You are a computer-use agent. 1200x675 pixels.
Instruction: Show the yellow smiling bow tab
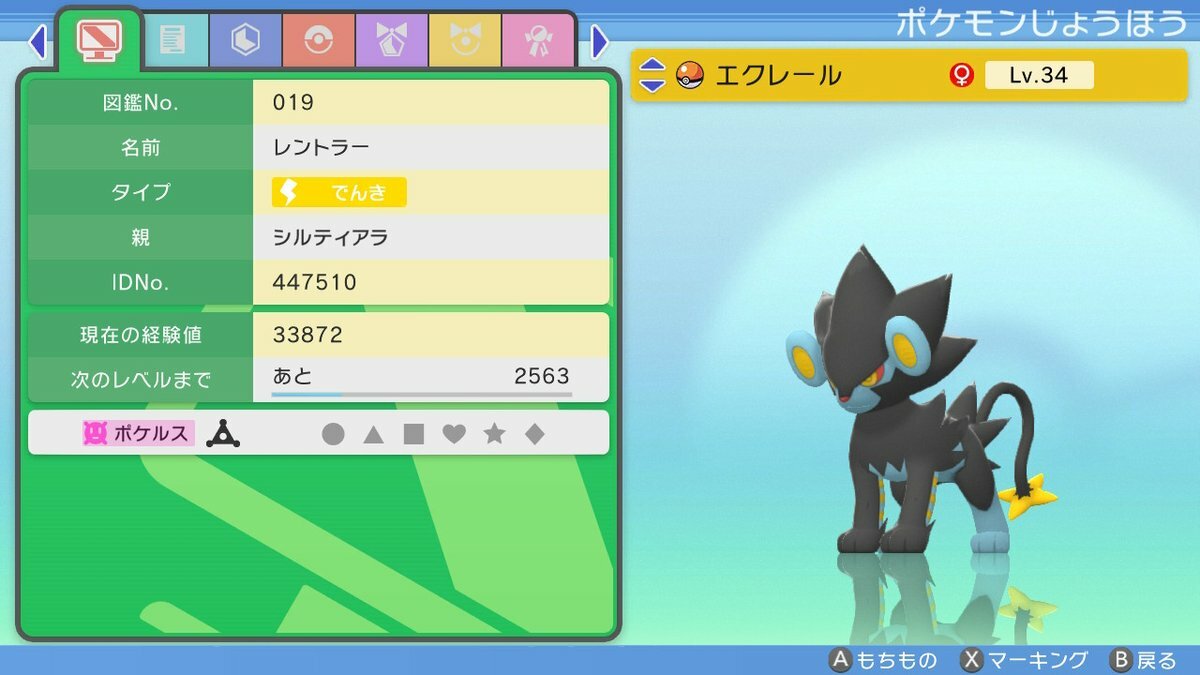click(464, 41)
